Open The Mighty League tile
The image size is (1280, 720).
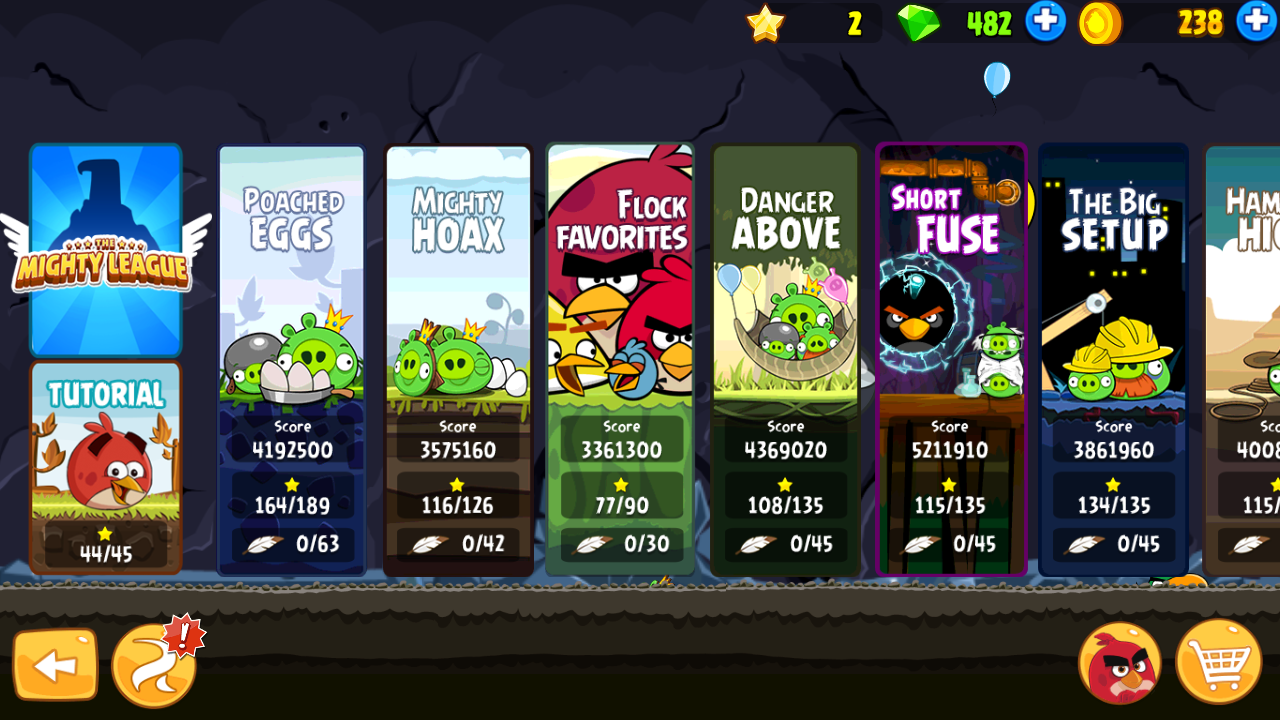[x=105, y=250]
